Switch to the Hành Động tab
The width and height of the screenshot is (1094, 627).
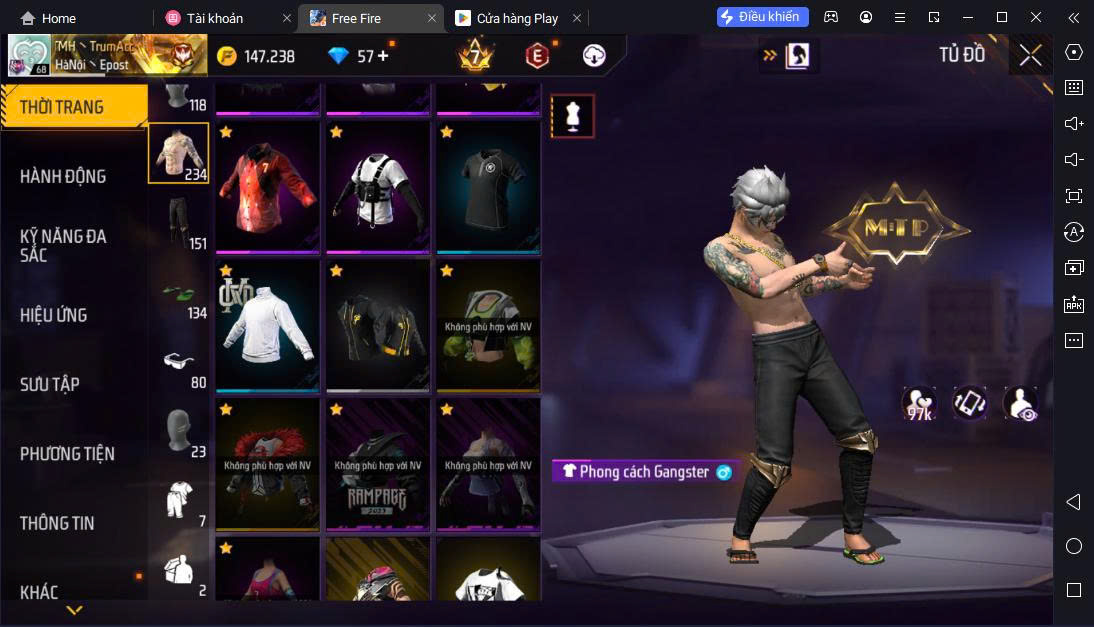[x=63, y=176]
